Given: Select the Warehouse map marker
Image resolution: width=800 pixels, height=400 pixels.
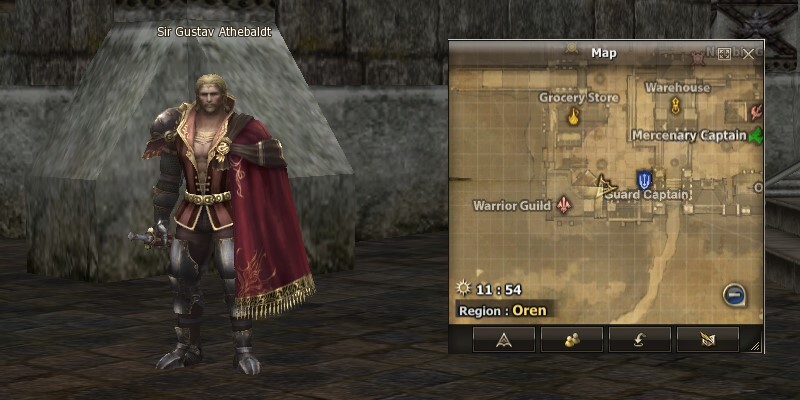Looking at the screenshot, I should 676,105.
